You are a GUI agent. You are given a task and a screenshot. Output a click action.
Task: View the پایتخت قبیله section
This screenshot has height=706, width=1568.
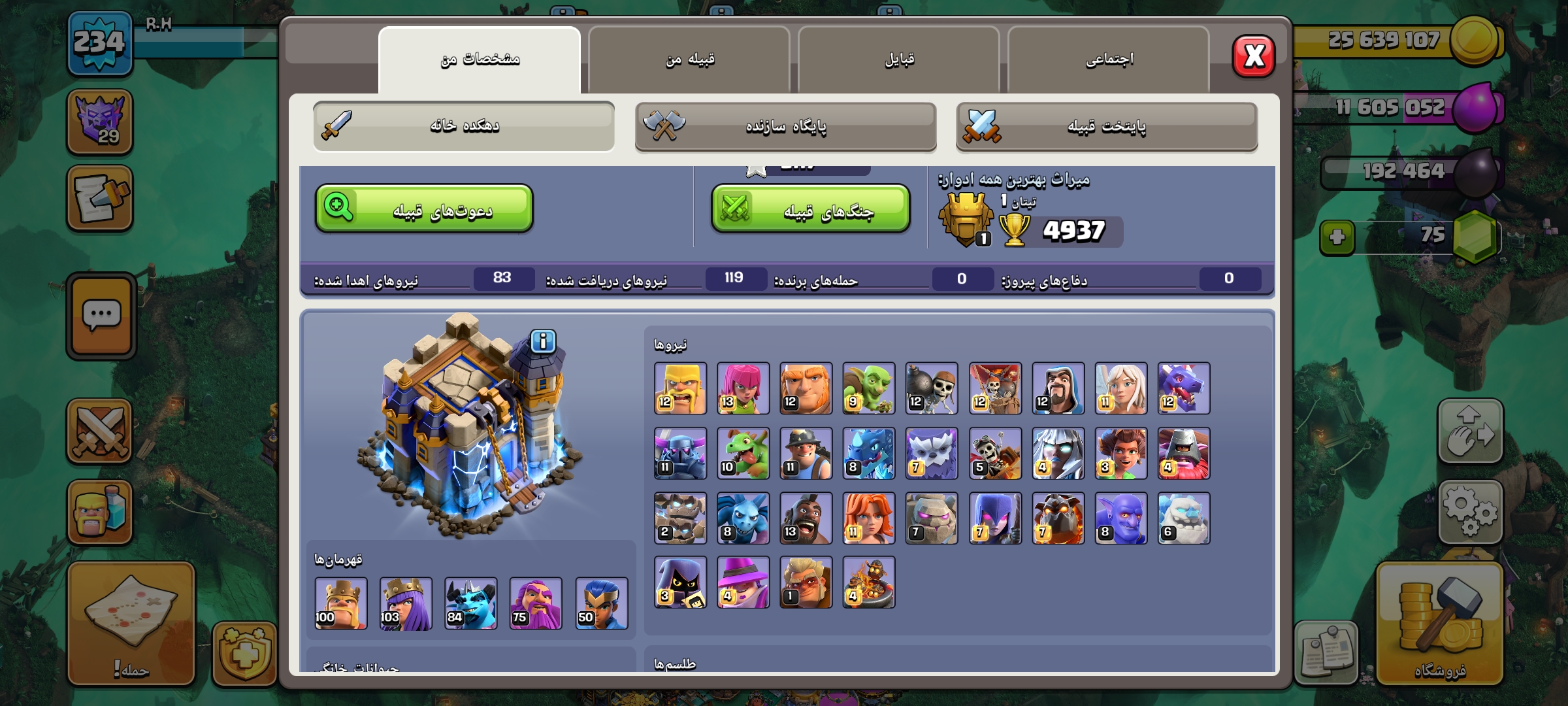(1106, 126)
